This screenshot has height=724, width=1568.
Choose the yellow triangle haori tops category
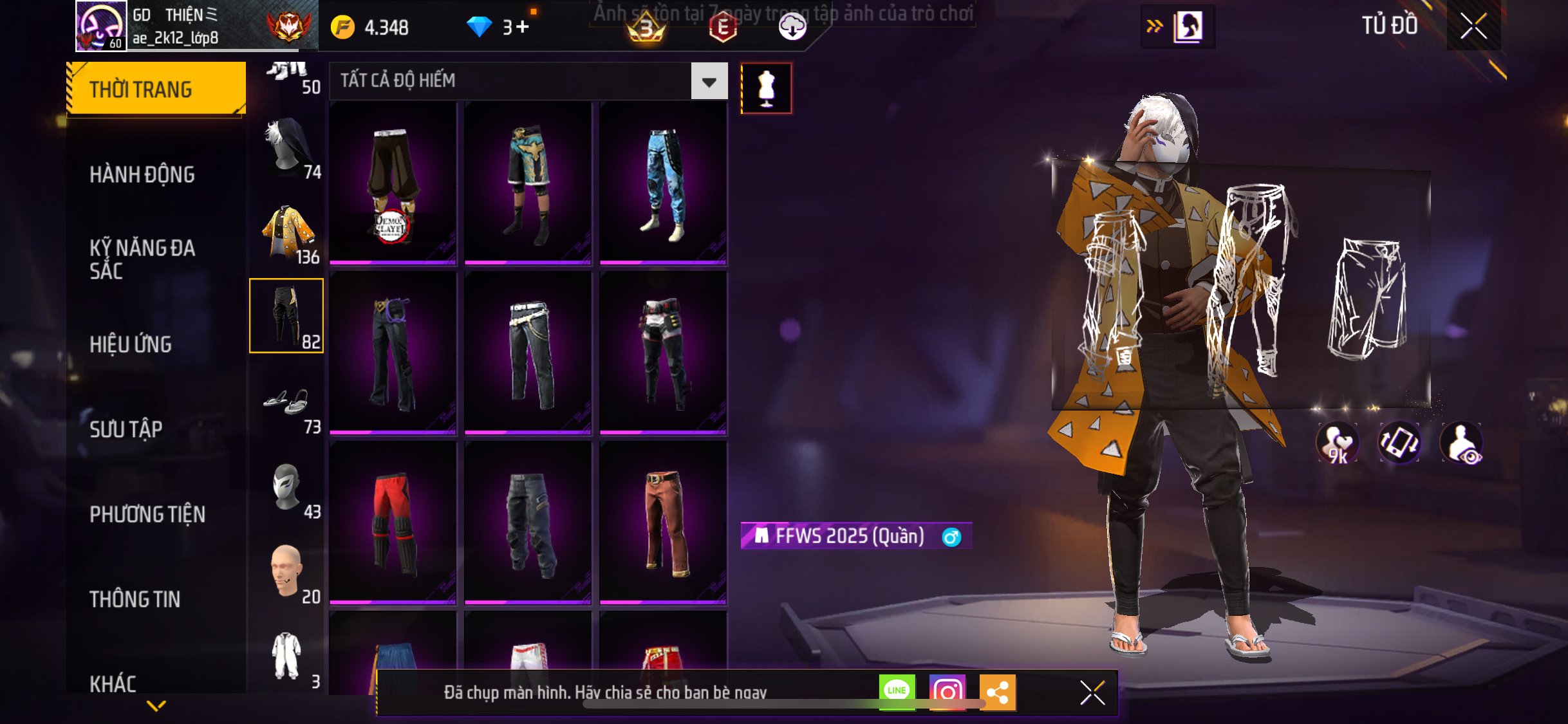pos(287,232)
